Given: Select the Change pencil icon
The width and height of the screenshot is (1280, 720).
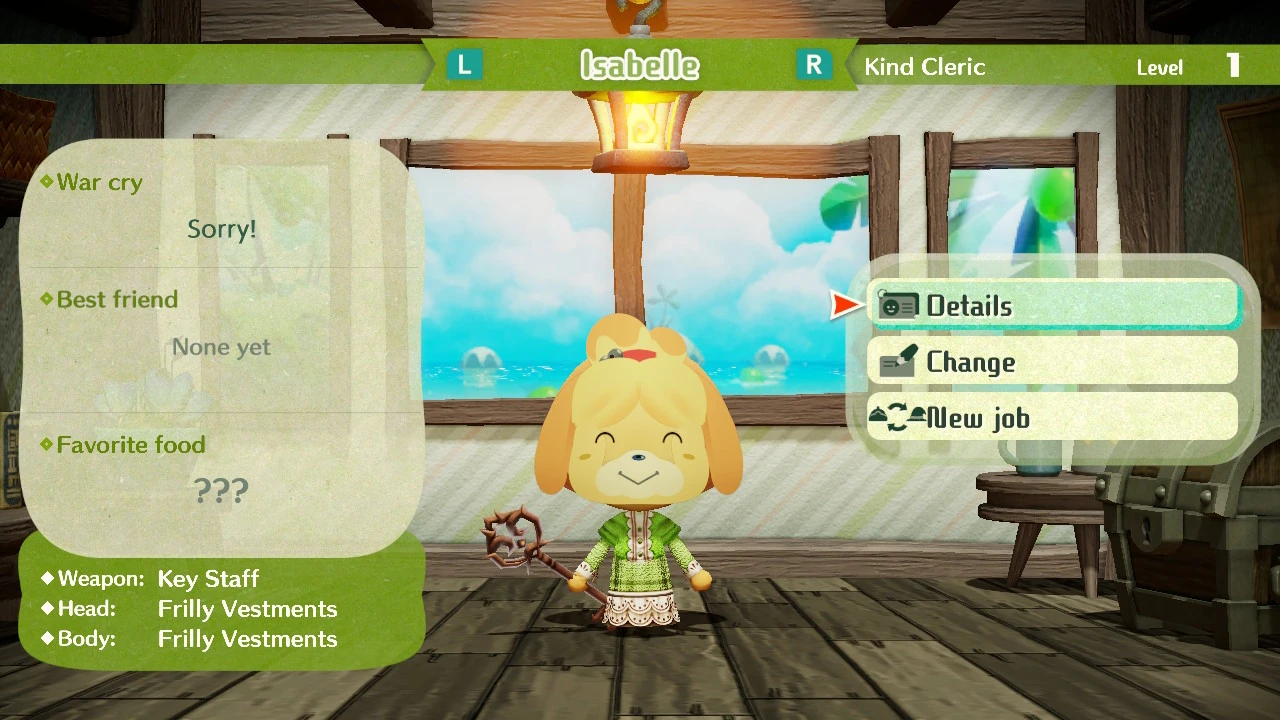Looking at the screenshot, I should 897,361.
